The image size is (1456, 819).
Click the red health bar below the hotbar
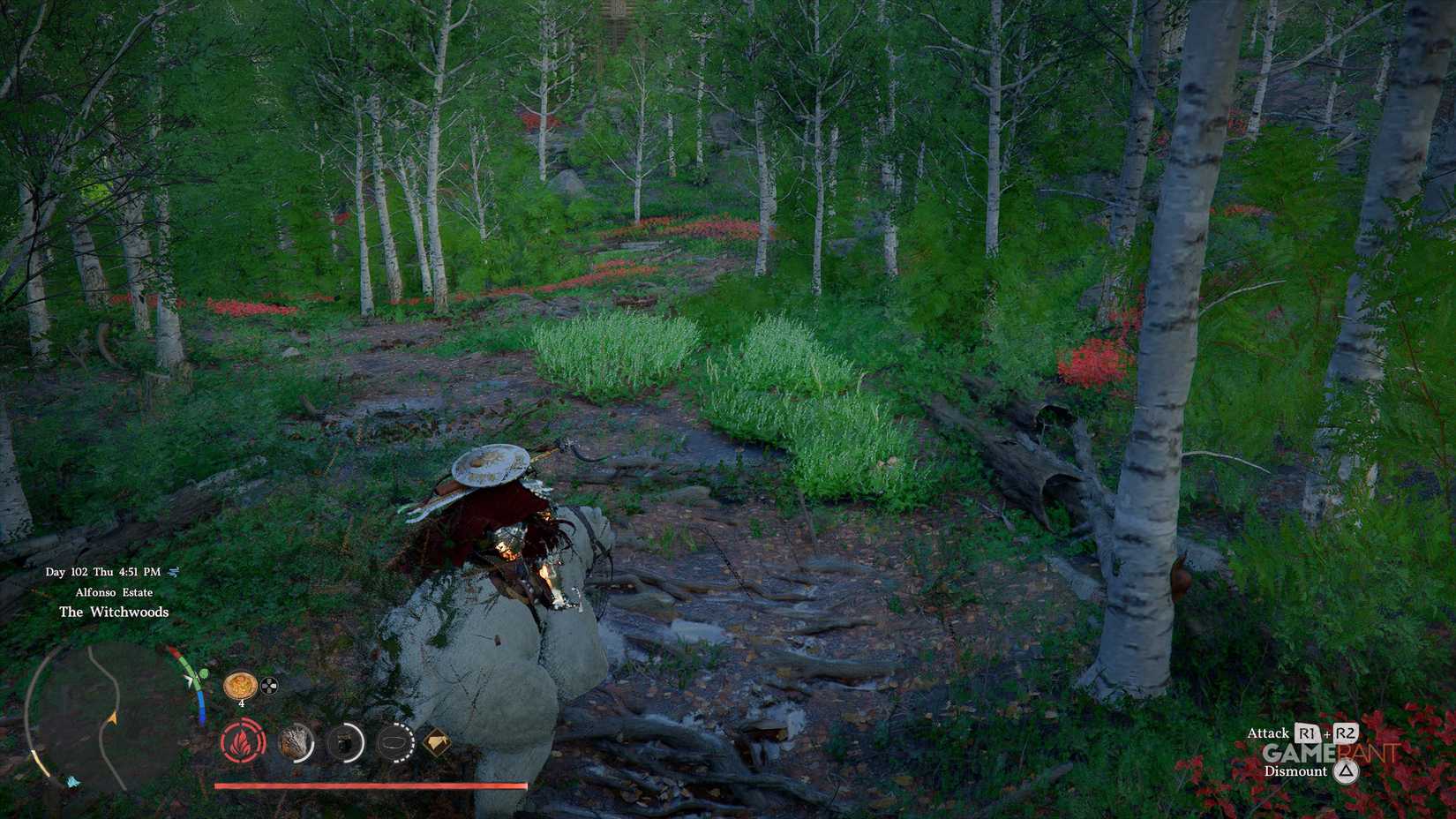pos(371,785)
